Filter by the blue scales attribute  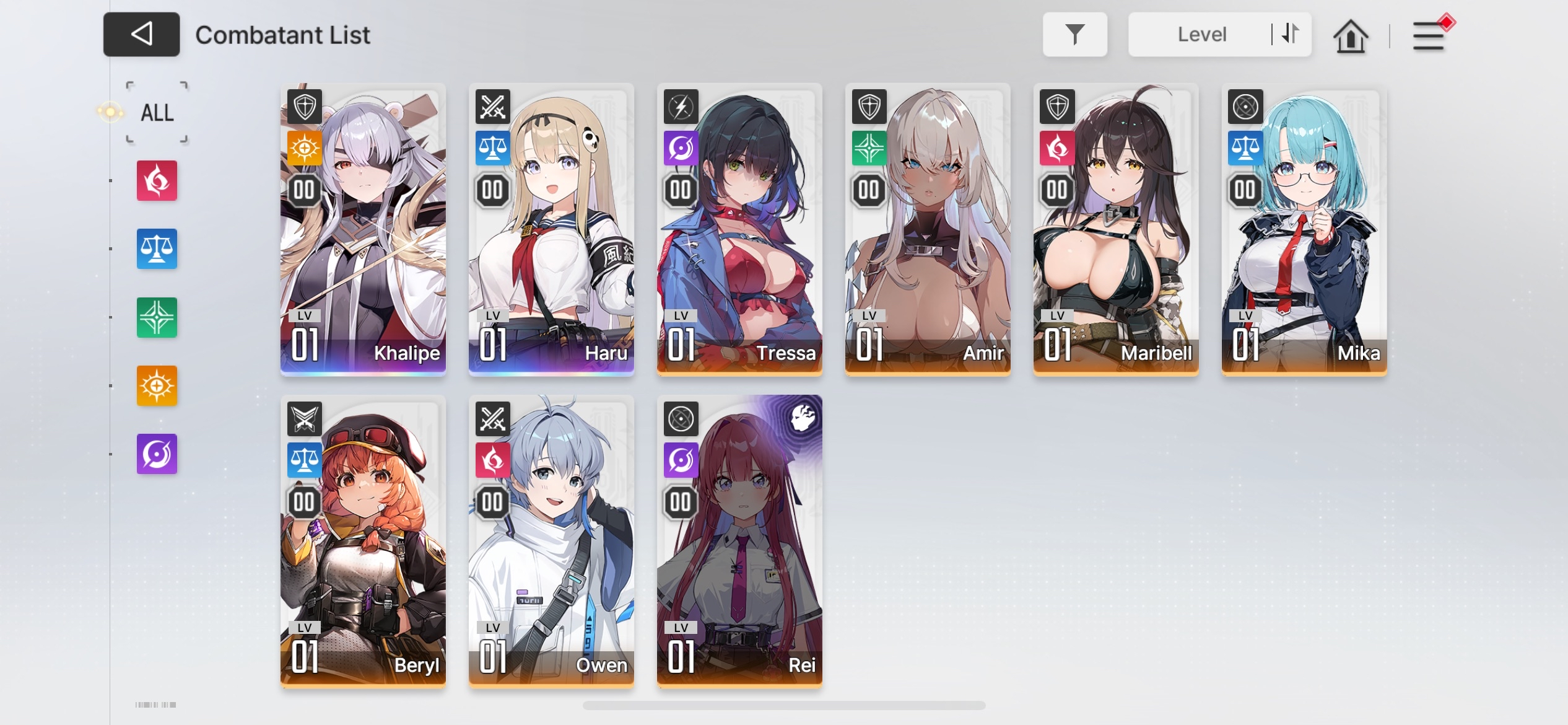(157, 249)
